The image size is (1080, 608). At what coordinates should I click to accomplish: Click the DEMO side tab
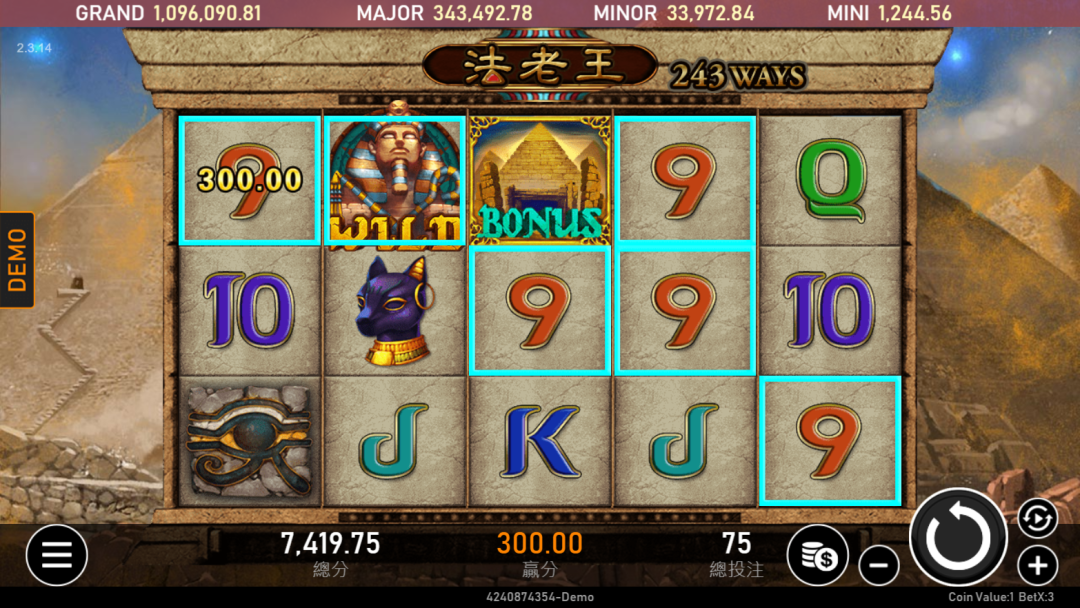click(x=17, y=260)
